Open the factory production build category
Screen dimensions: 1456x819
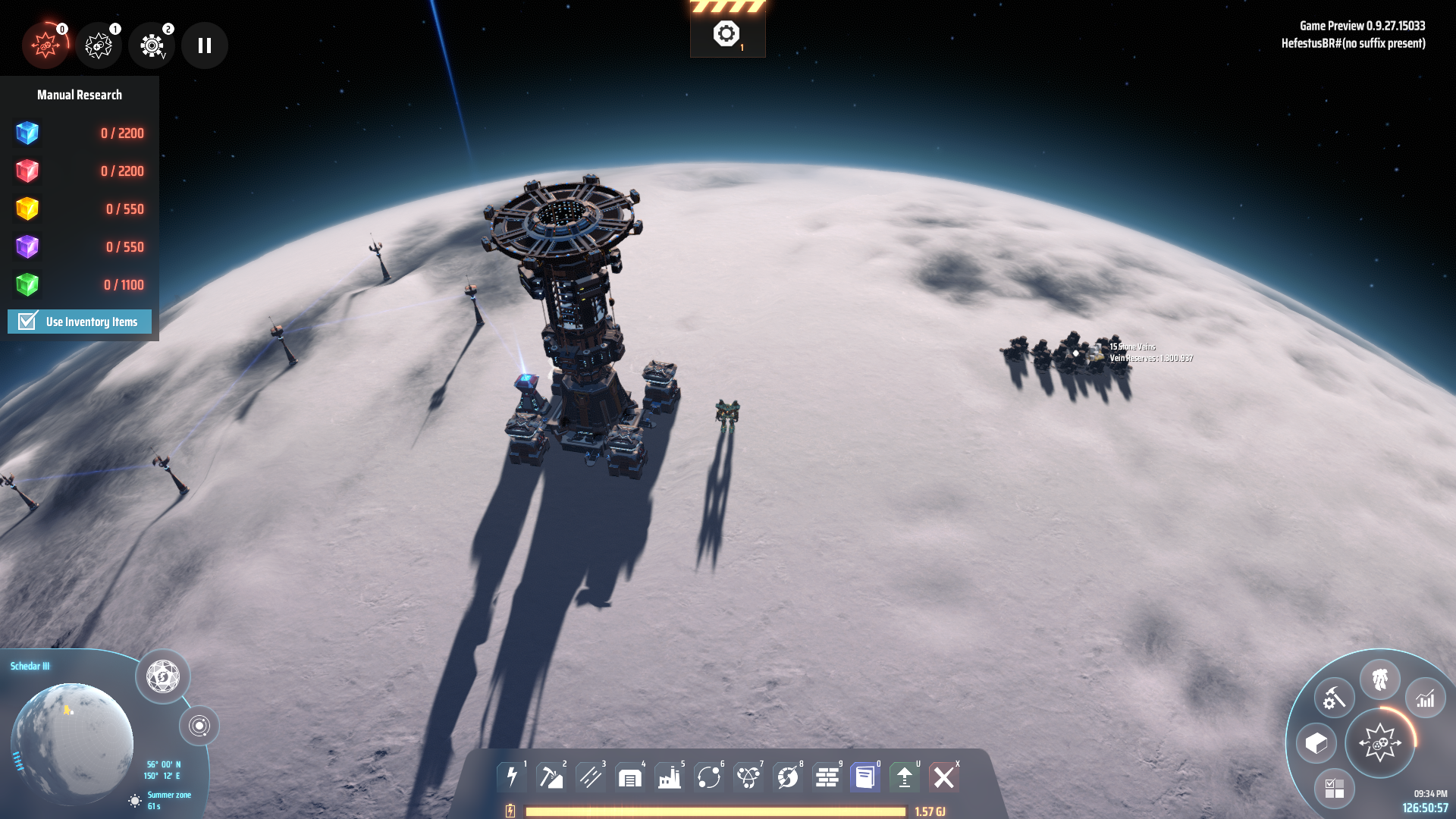click(x=670, y=777)
